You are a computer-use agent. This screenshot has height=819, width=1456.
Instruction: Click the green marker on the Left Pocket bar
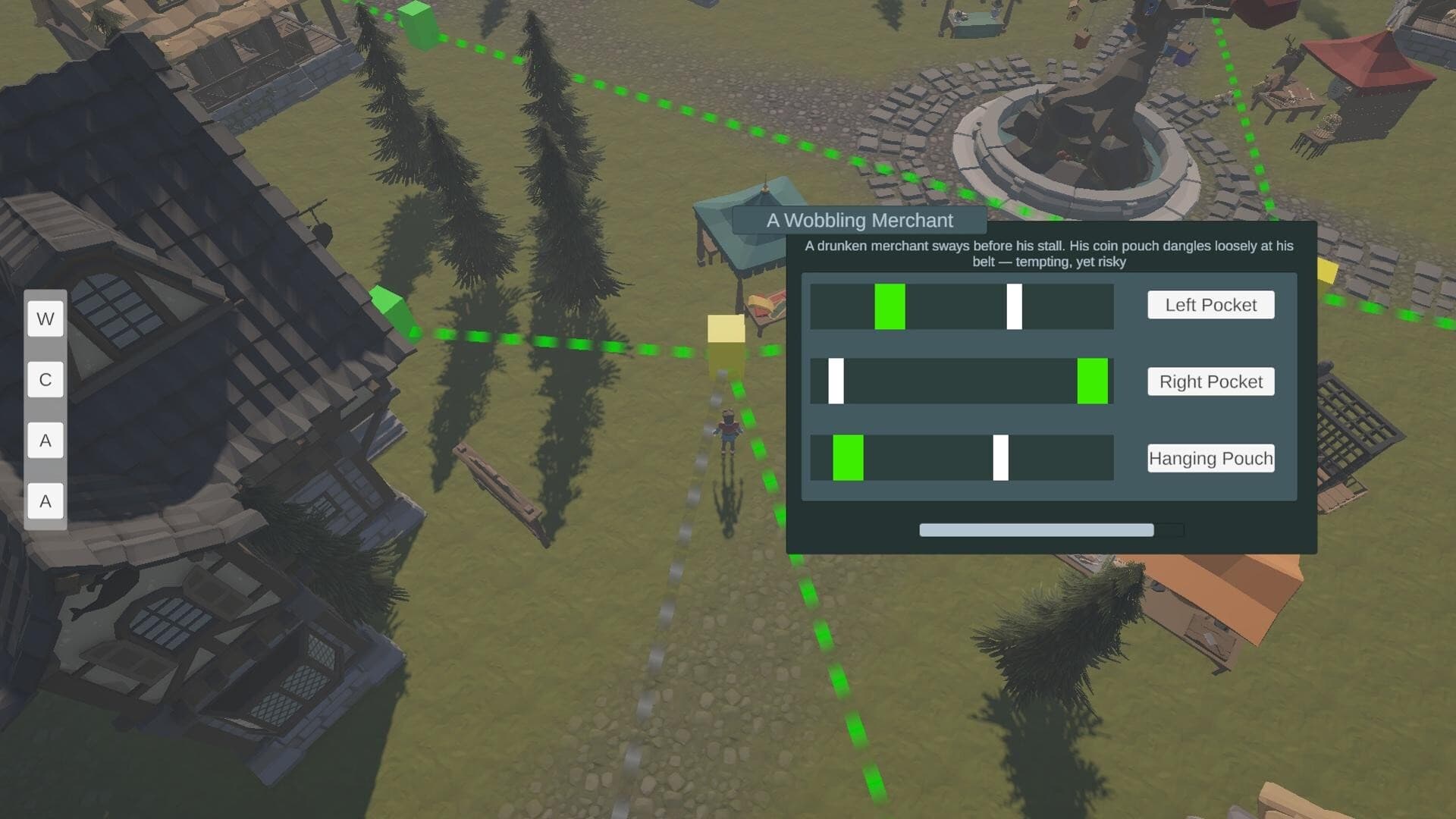coord(890,306)
